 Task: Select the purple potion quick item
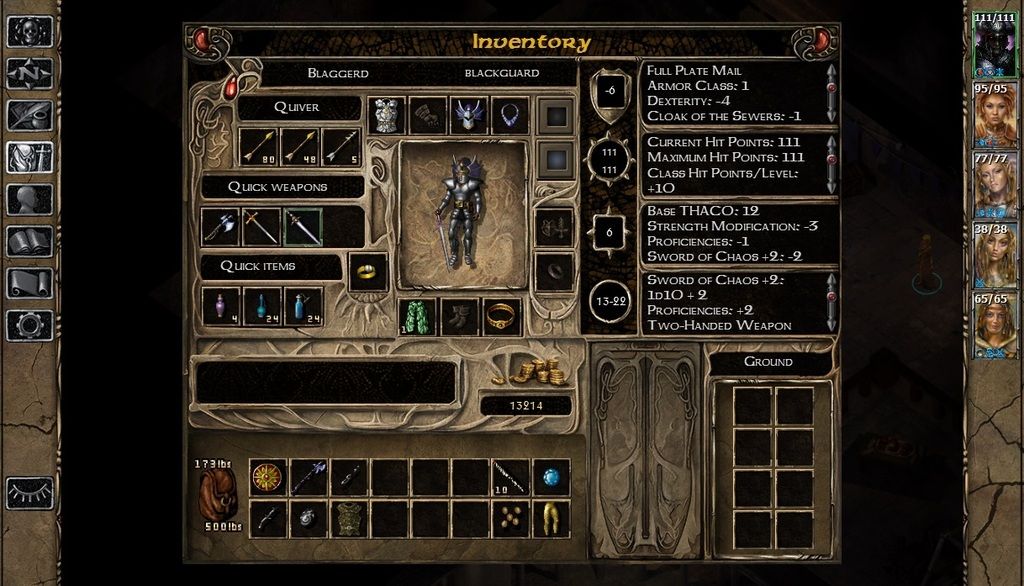(220, 306)
